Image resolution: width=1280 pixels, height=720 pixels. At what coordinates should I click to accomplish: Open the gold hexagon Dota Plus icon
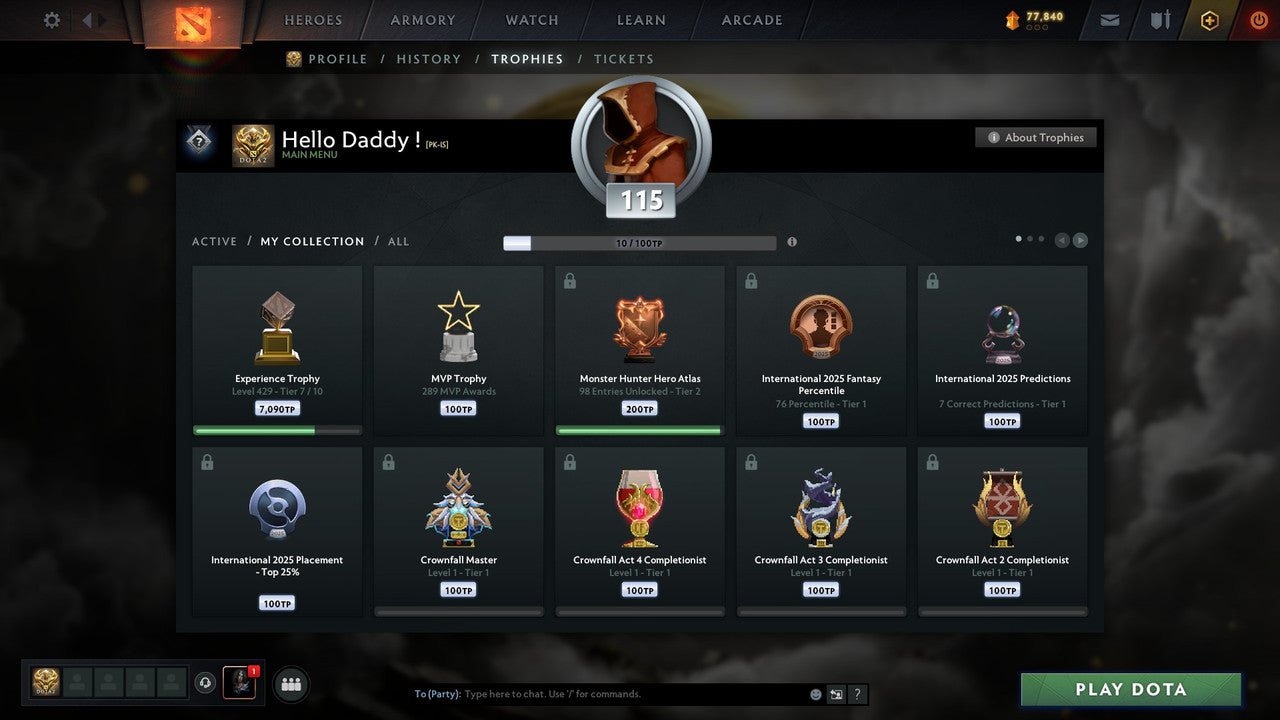pos(1208,19)
